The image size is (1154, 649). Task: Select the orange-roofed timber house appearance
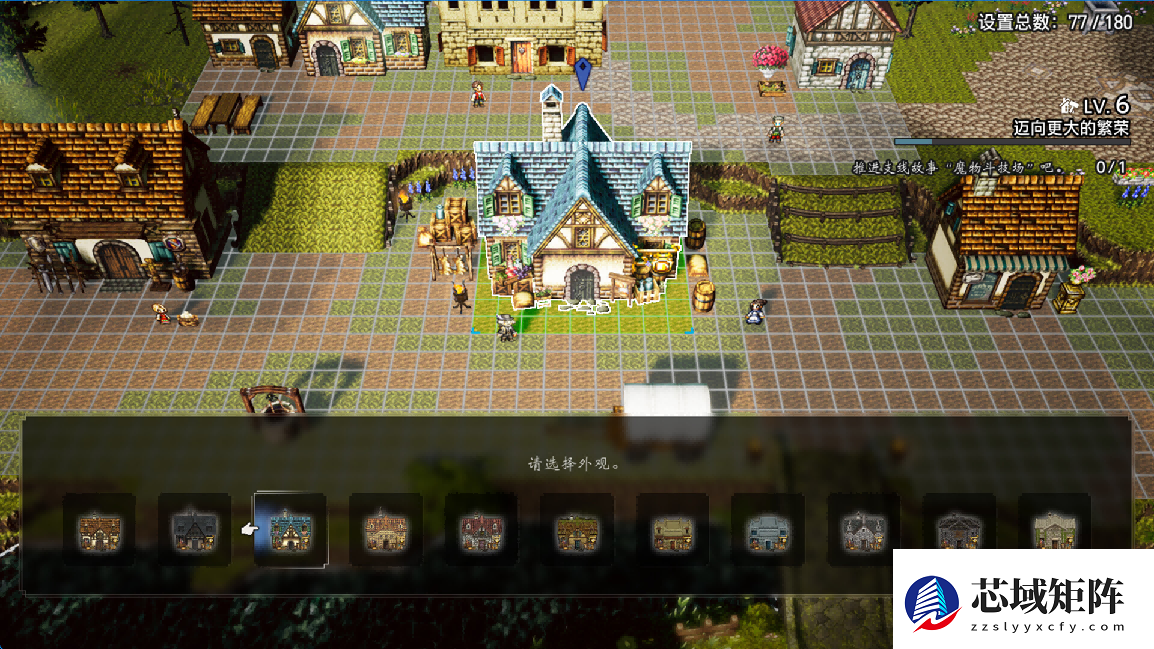click(x=99, y=530)
